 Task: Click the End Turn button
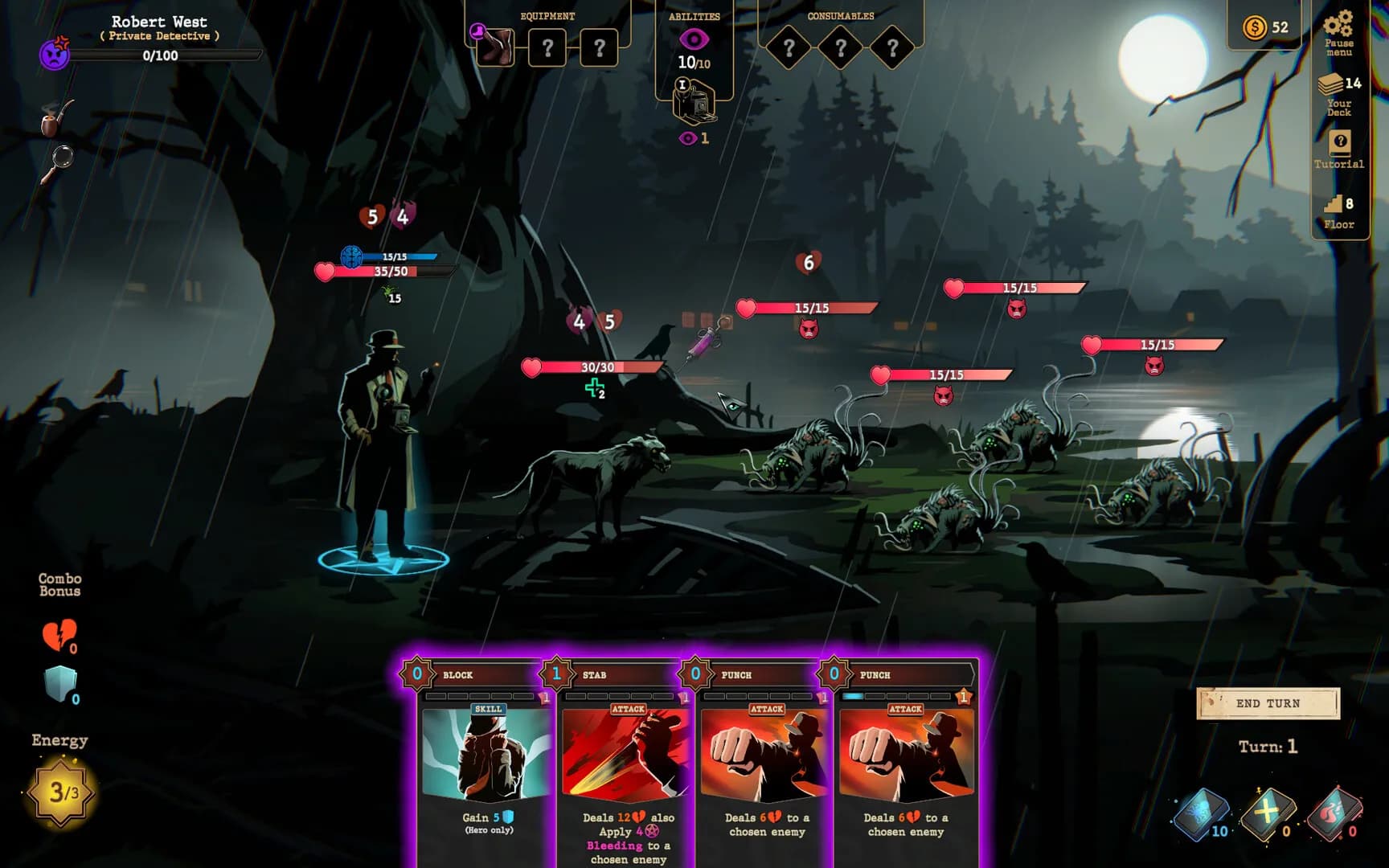click(1268, 703)
